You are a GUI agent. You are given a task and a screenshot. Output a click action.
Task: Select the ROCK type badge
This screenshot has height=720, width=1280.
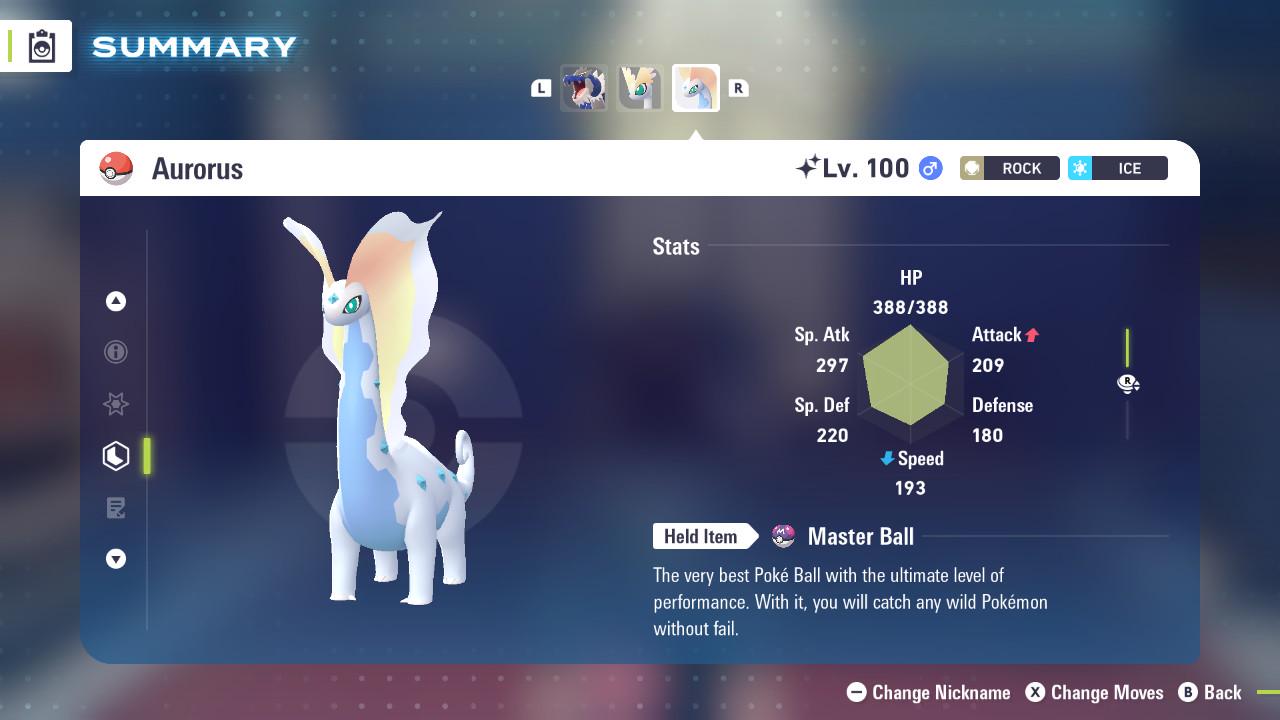pyautogui.click(x=1009, y=168)
